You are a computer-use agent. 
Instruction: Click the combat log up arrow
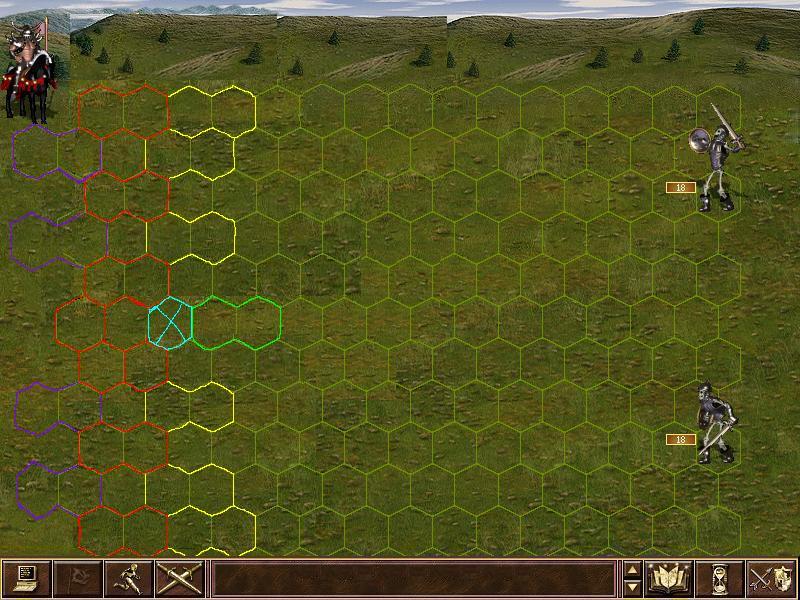pyautogui.click(x=632, y=570)
